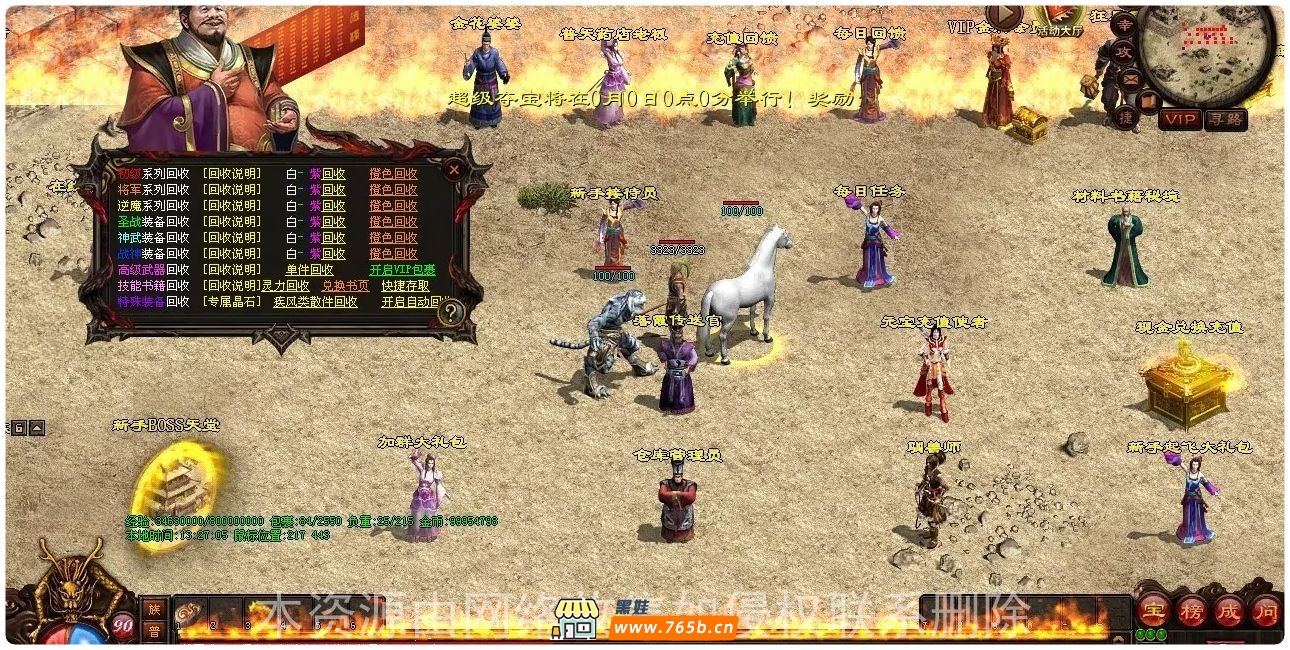
Task: Choose 兑换书页 exchange pages option
Action: click(x=344, y=285)
